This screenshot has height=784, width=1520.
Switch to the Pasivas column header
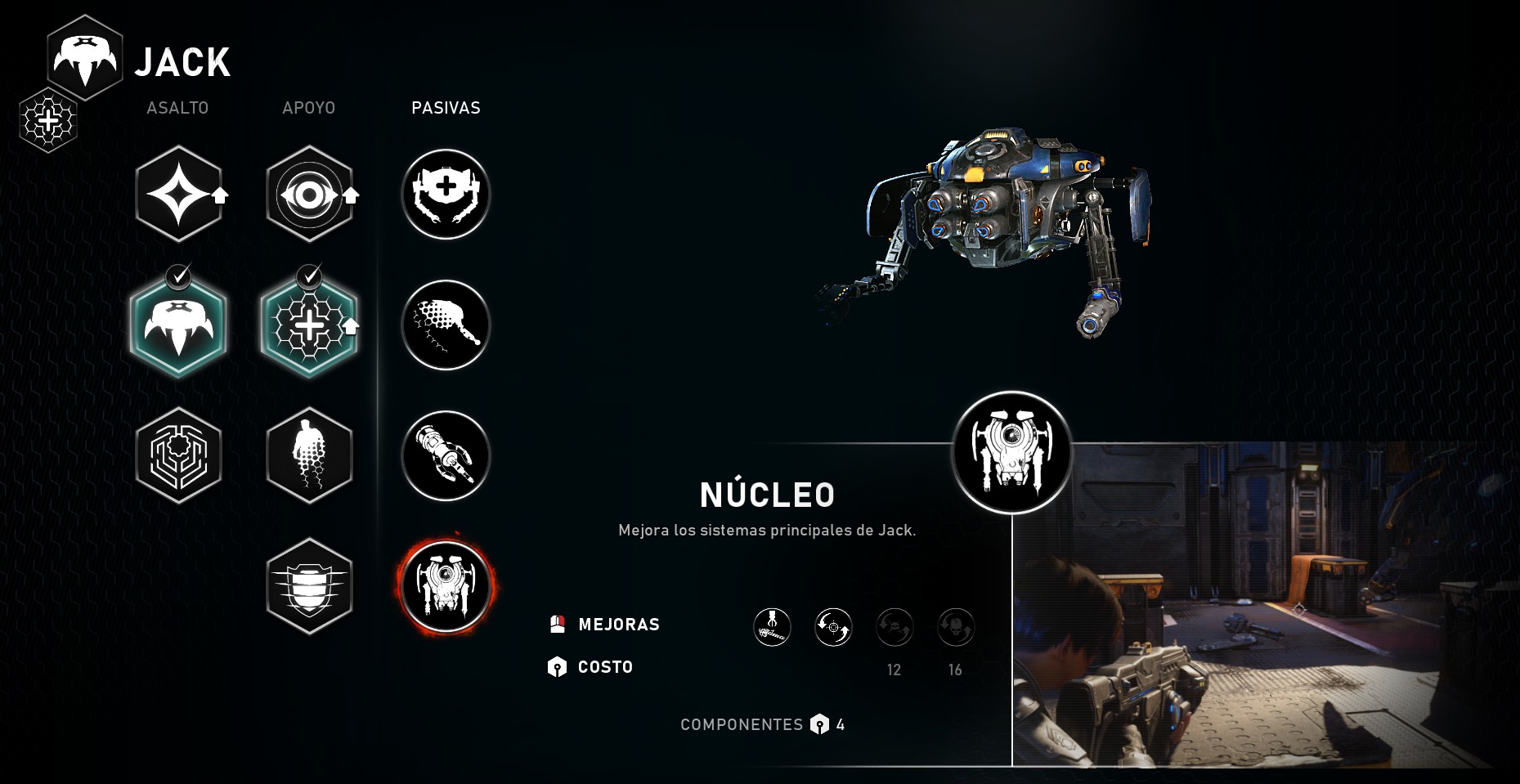coord(446,108)
